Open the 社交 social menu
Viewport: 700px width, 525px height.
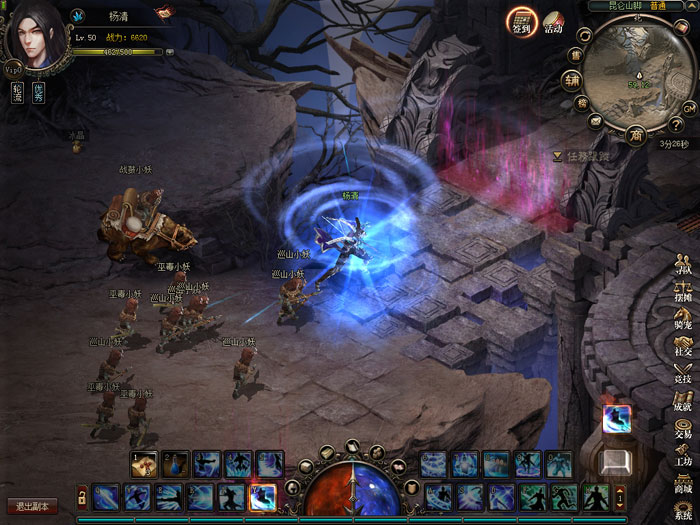(684, 346)
